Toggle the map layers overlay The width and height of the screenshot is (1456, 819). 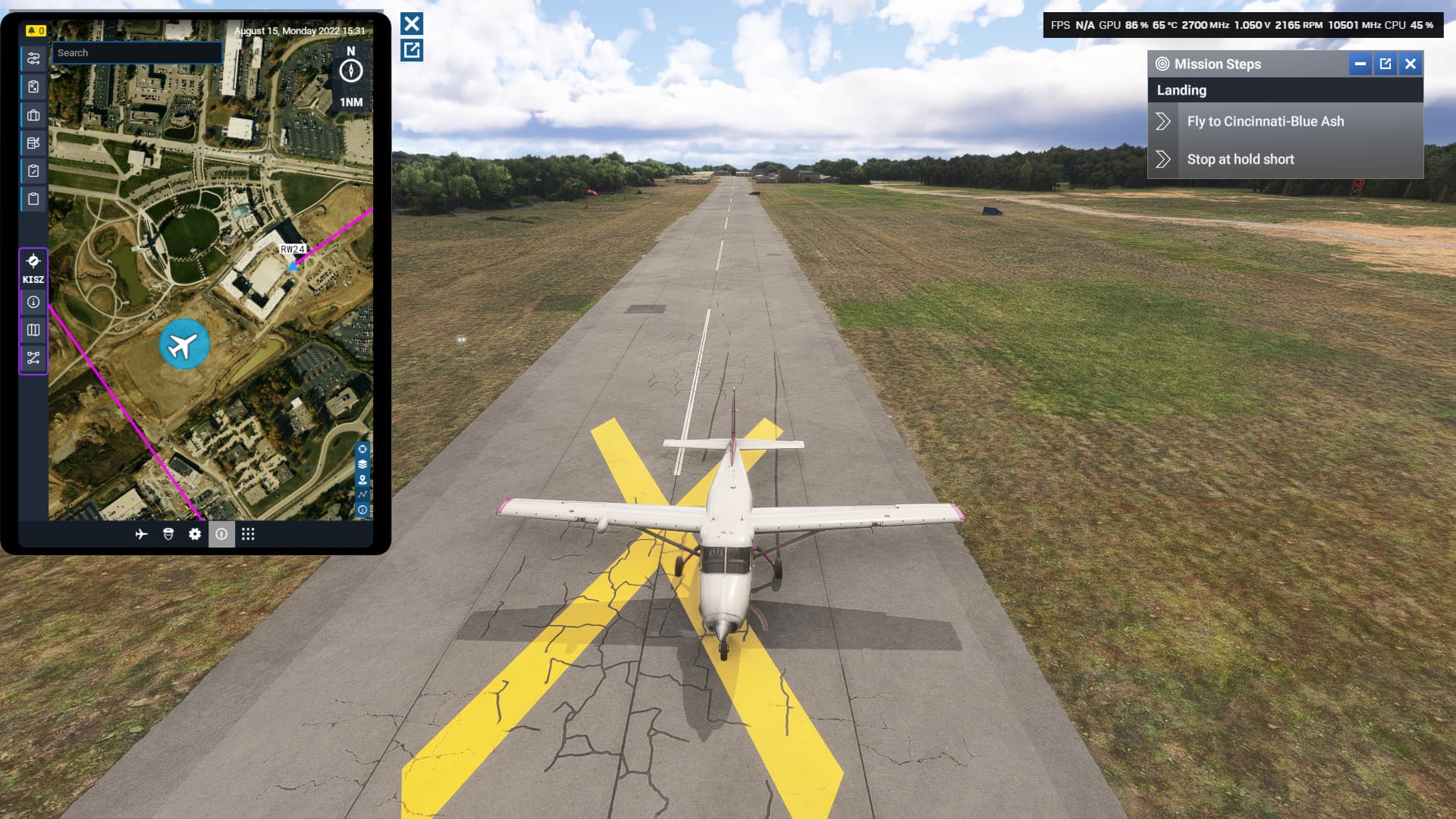pyautogui.click(x=362, y=463)
